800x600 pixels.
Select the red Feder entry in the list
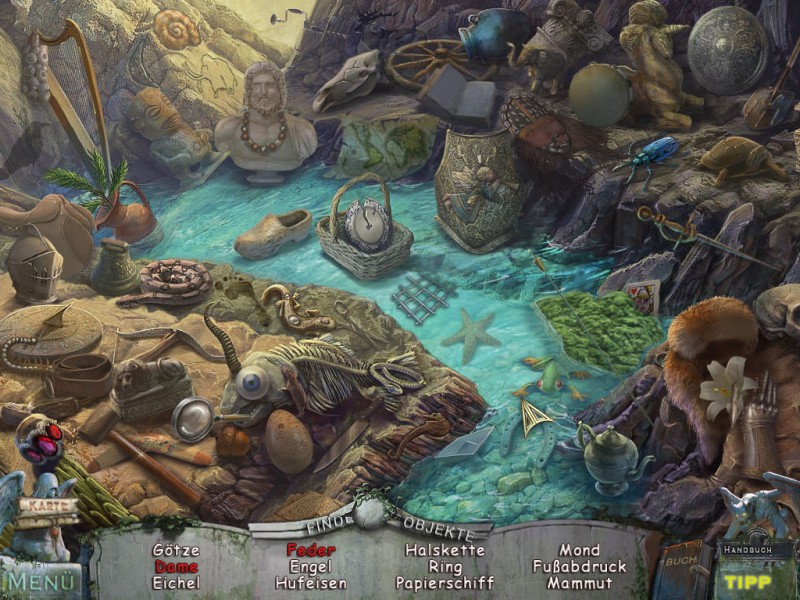[x=311, y=550]
